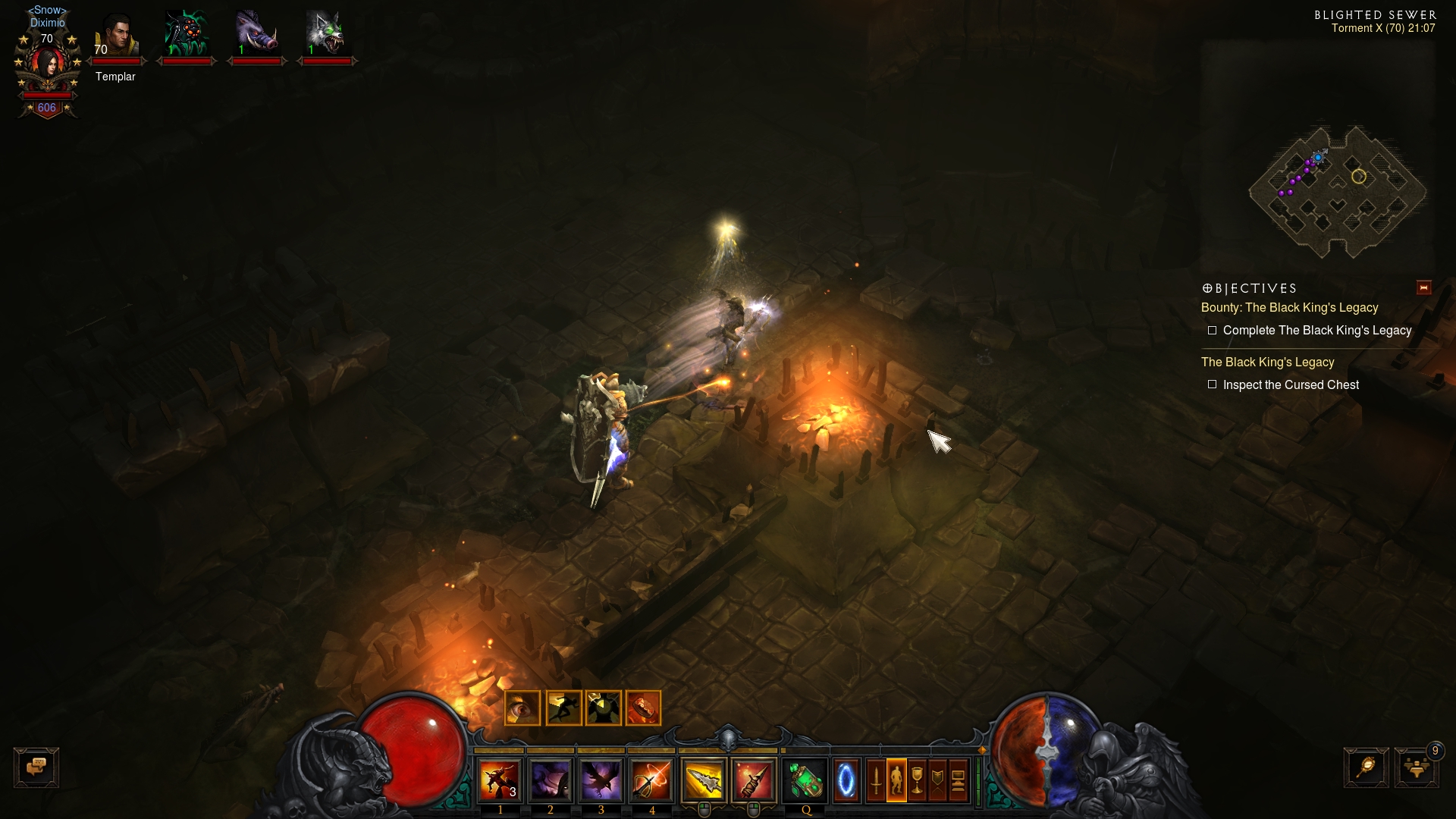Click the Diximio player portrait
1456x819 pixels.
pos(48,64)
